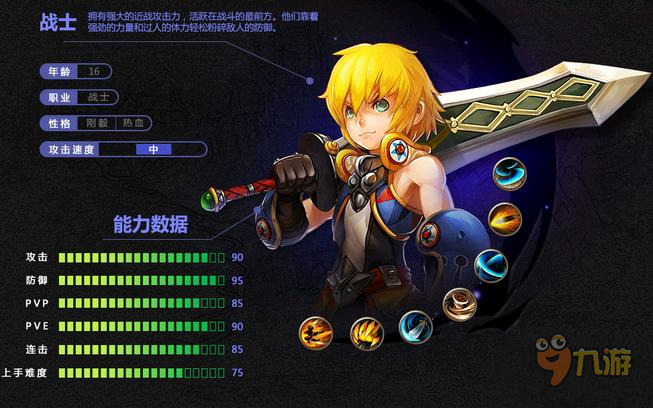
Task: Pick the beige tornado skill icon
Action: pos(460,304)
